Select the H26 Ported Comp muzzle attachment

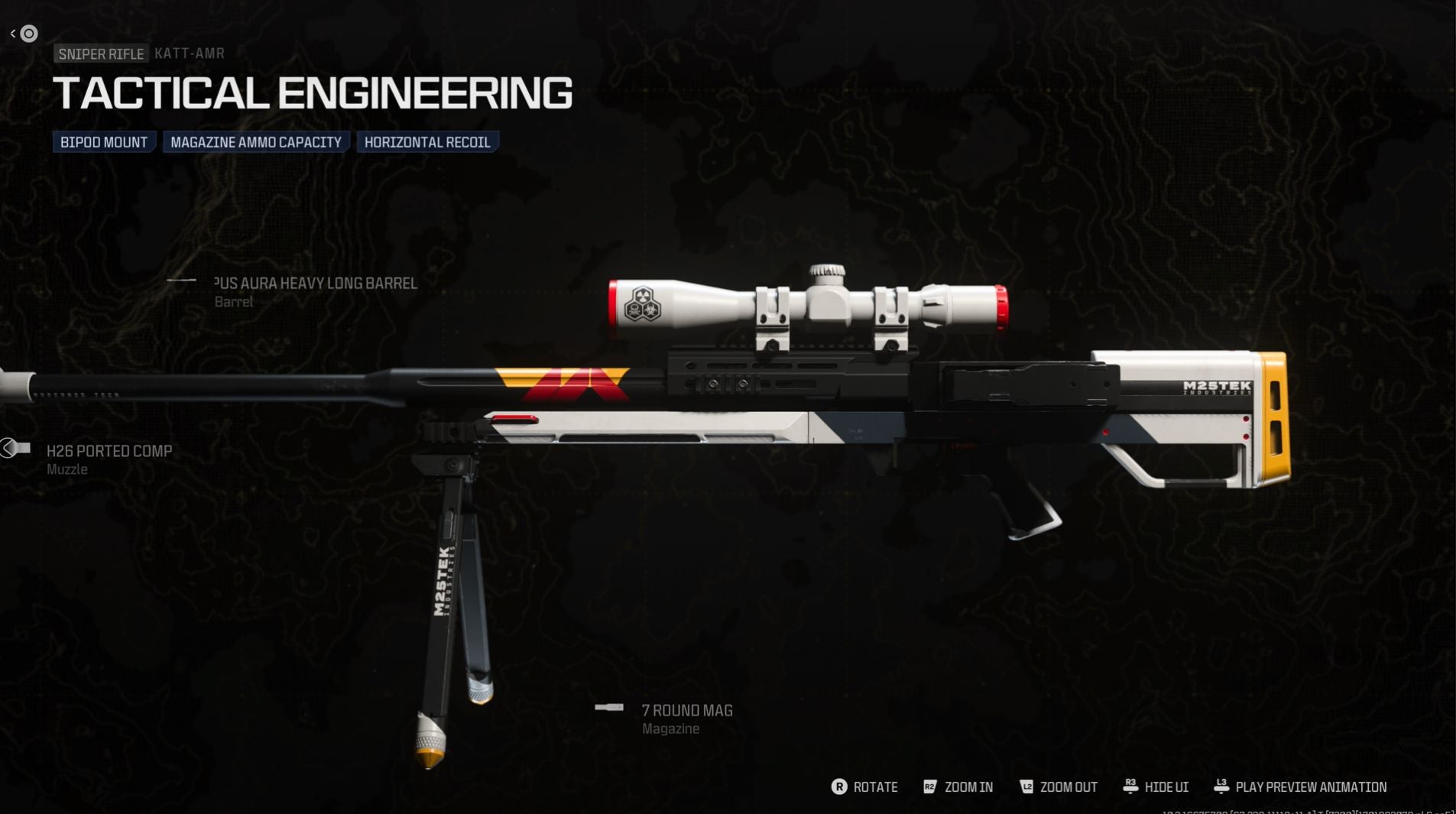coord(109,452)
